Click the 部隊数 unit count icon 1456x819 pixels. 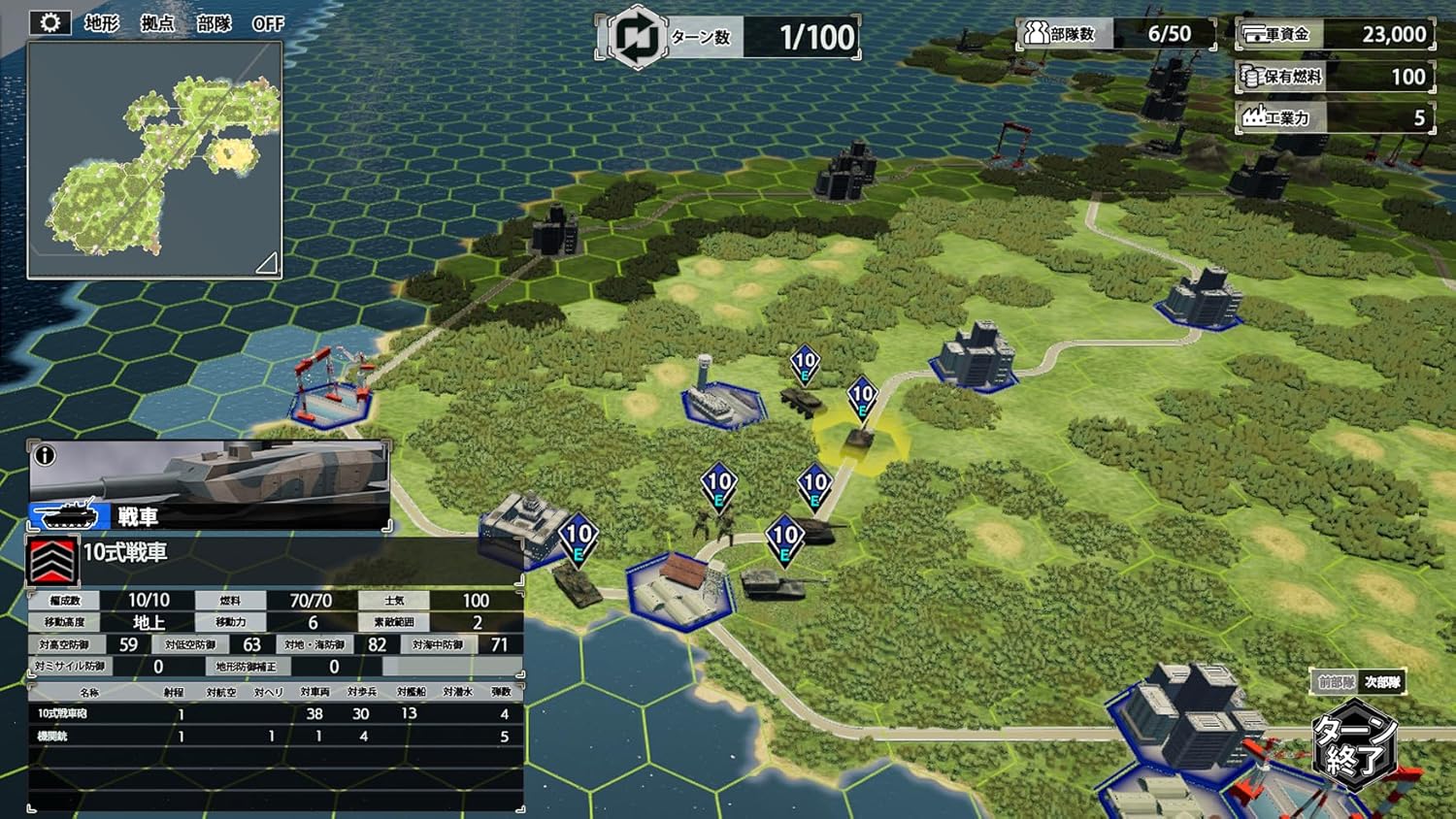coord(1035,32)
